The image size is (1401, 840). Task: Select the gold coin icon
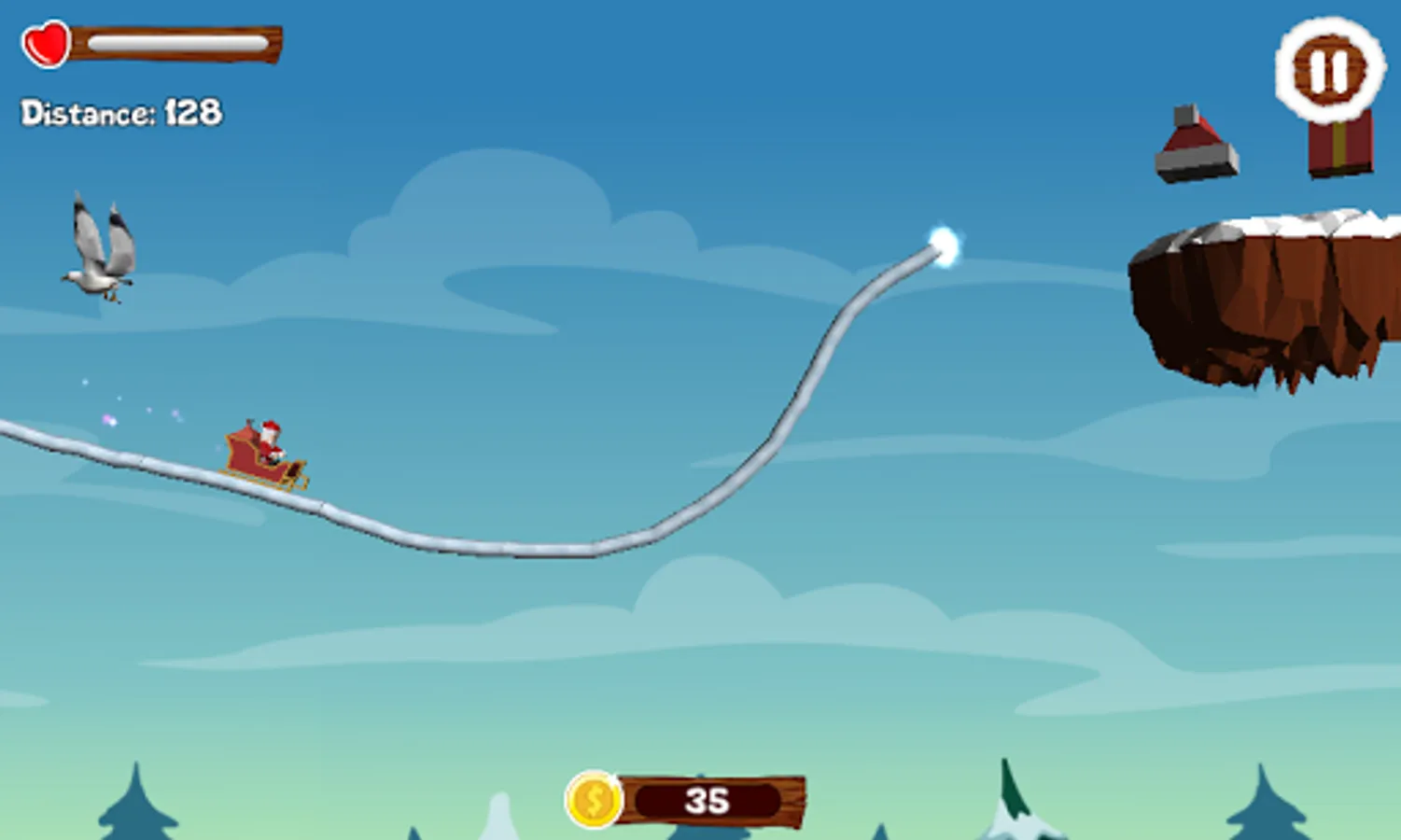(595, 800)
